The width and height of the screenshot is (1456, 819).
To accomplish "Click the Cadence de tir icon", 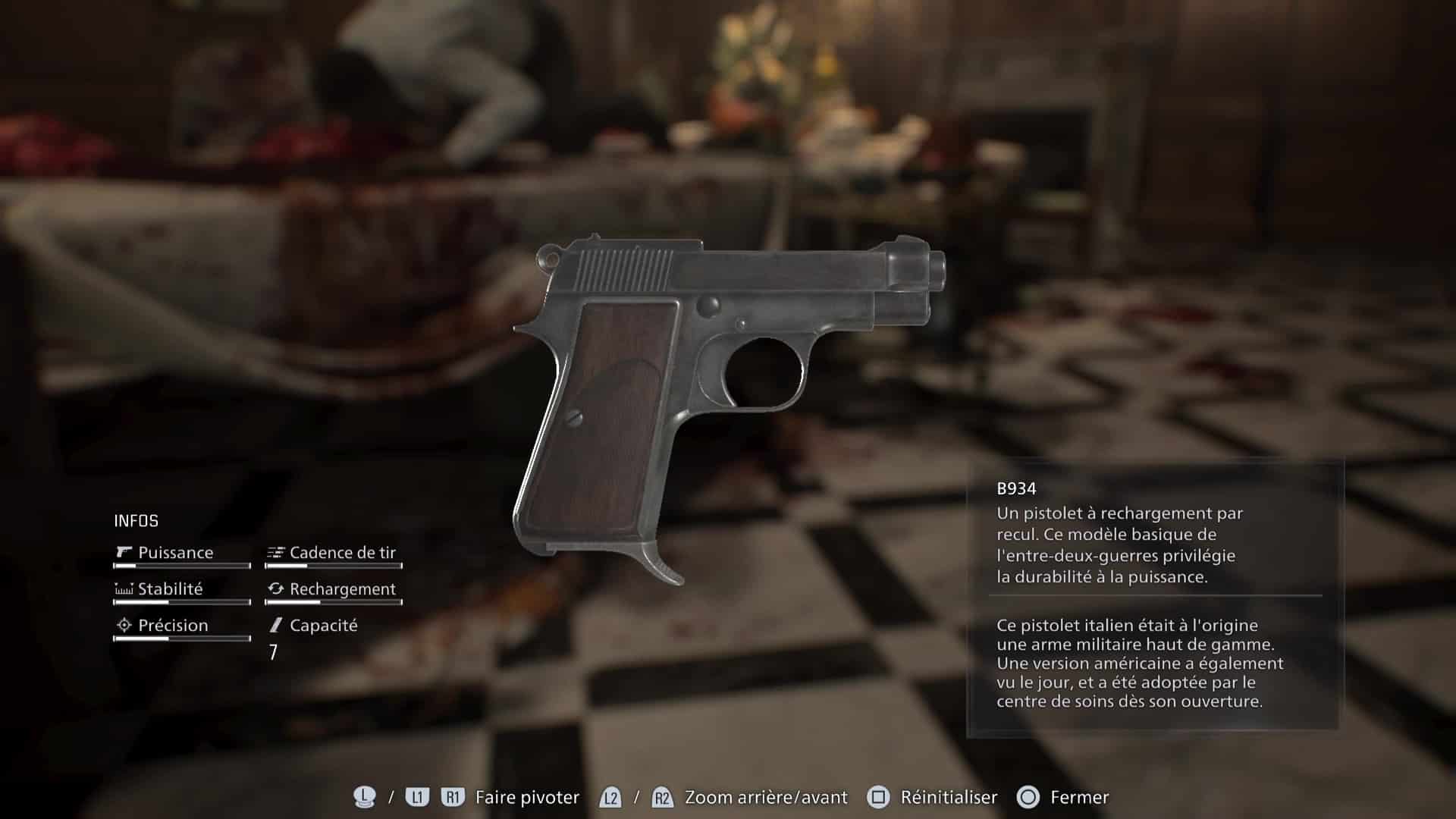I will point(275,553).
